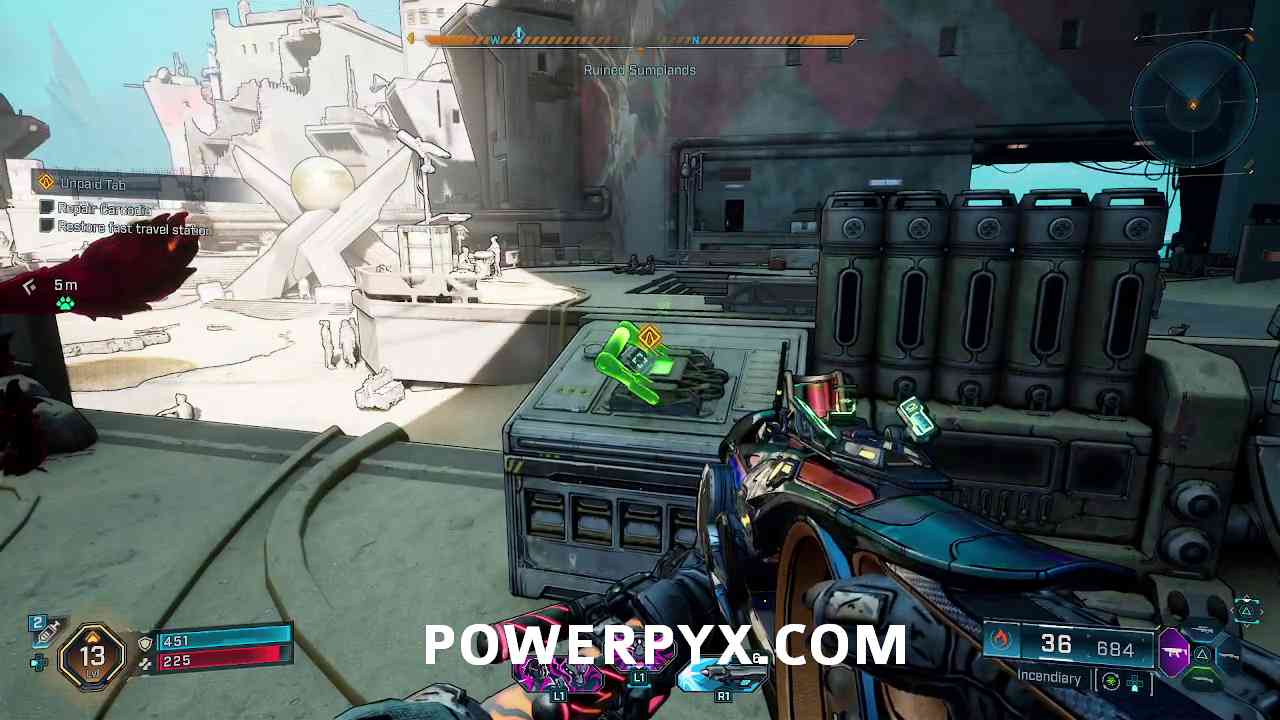Select the purple equipped weapon slot
This screenshot has height=720, width=1280.
[x=1172, y=650]
